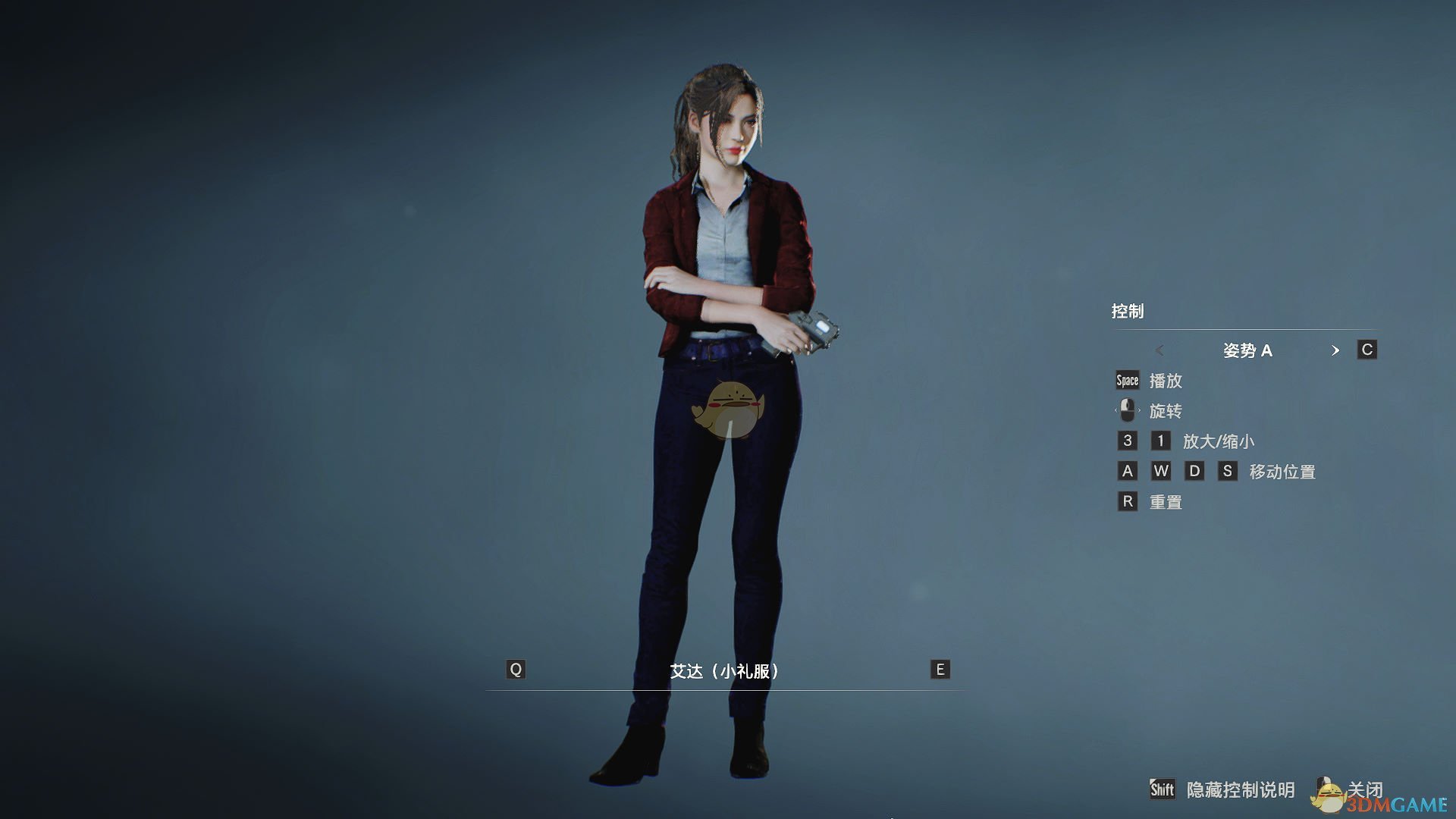Select the "W" key movement icon
1456x819 pixels.
coord(1161,471)
